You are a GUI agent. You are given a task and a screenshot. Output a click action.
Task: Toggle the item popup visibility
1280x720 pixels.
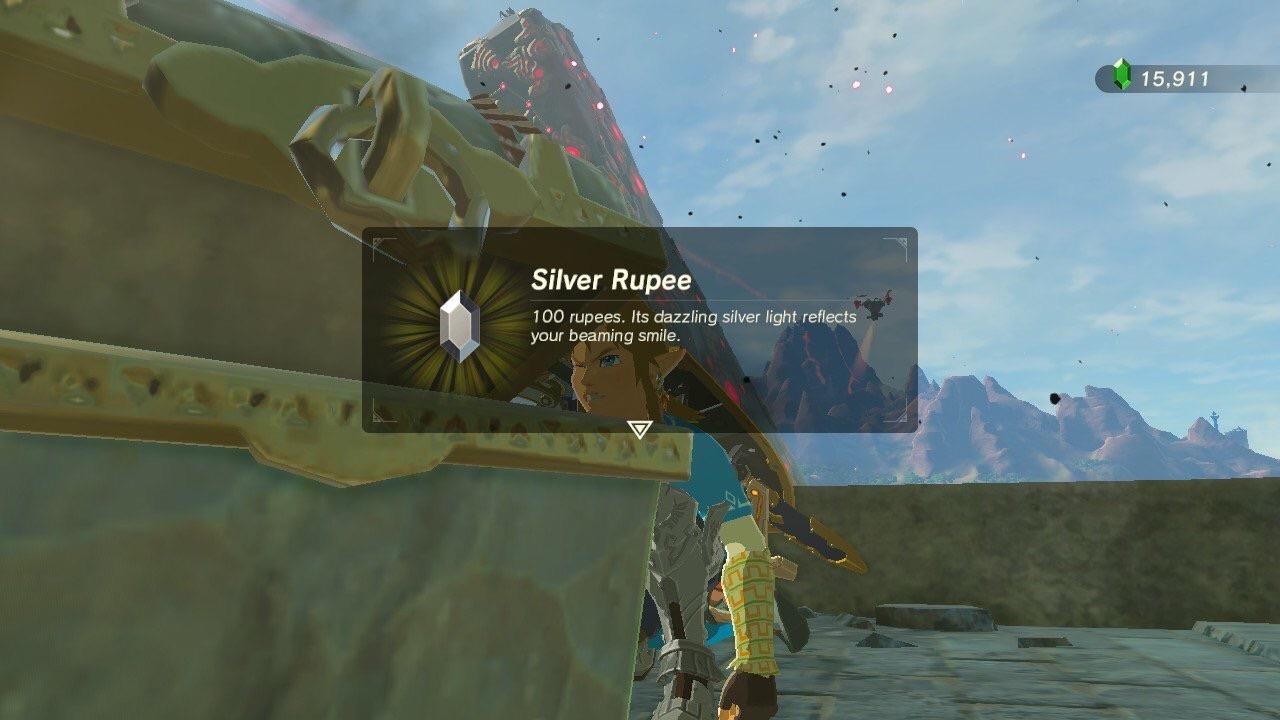[640, 330]
